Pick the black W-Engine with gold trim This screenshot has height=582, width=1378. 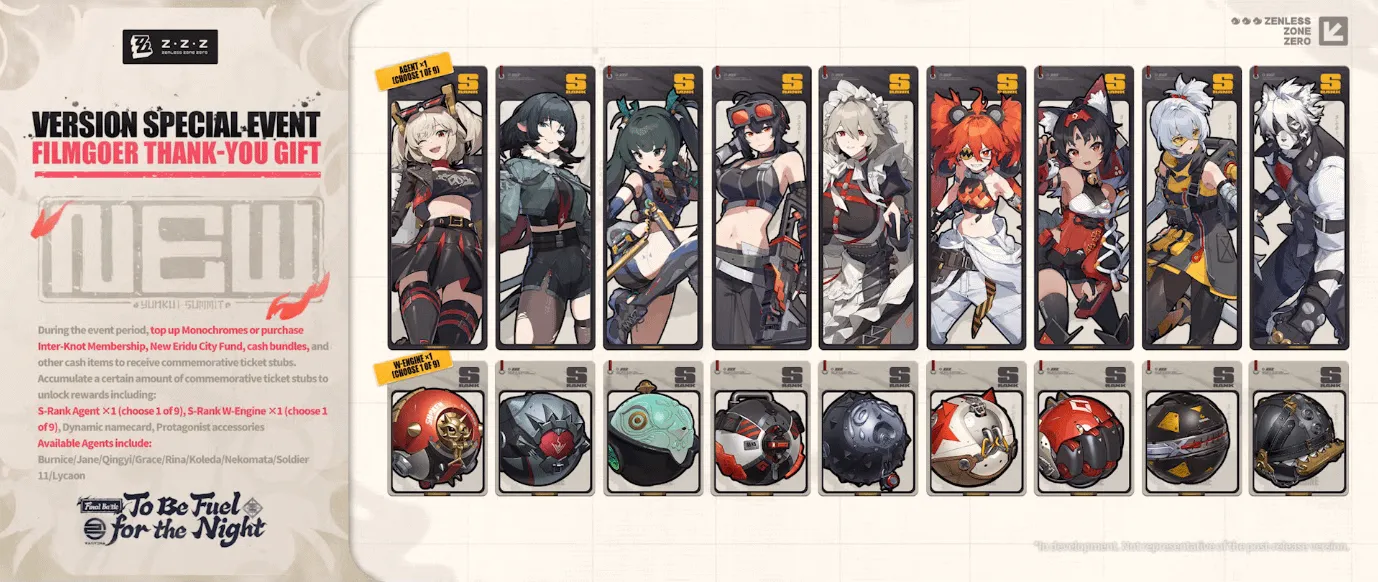tap(1300, 429)
